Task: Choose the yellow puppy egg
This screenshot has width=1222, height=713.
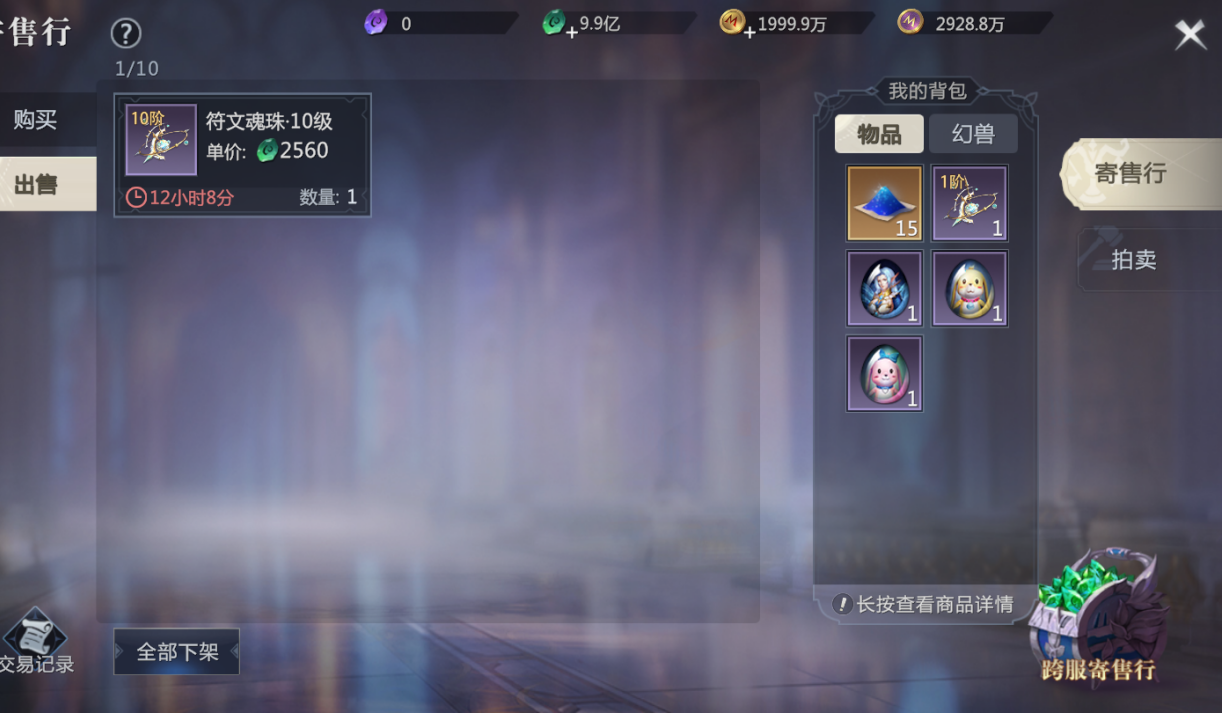Action: coord(969,289)
